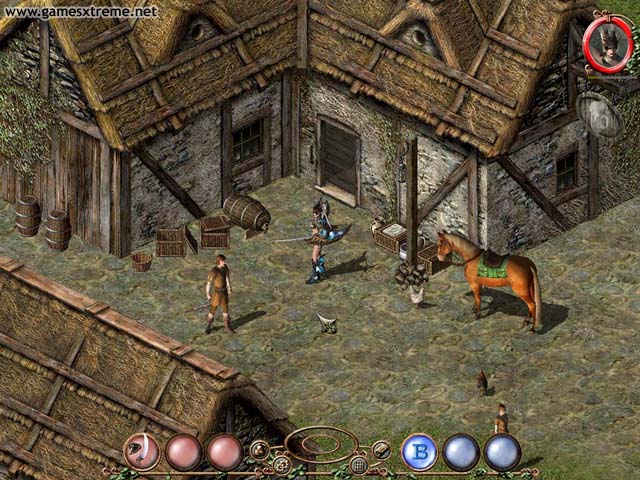
Task: Click the diagonal scroll icon button
Action: coord(380,449)
